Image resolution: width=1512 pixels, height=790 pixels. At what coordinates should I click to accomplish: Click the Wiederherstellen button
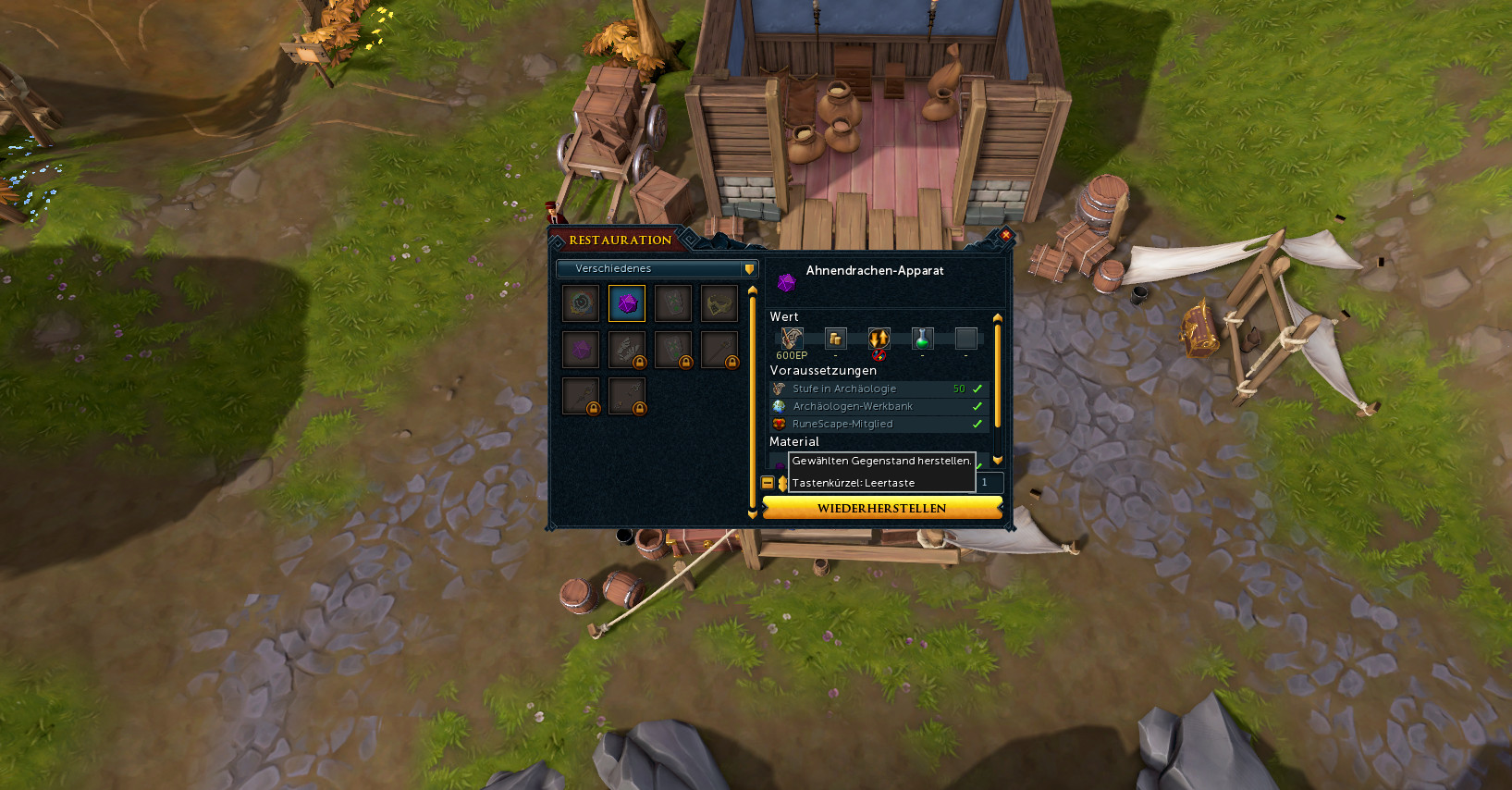(881, 508)
